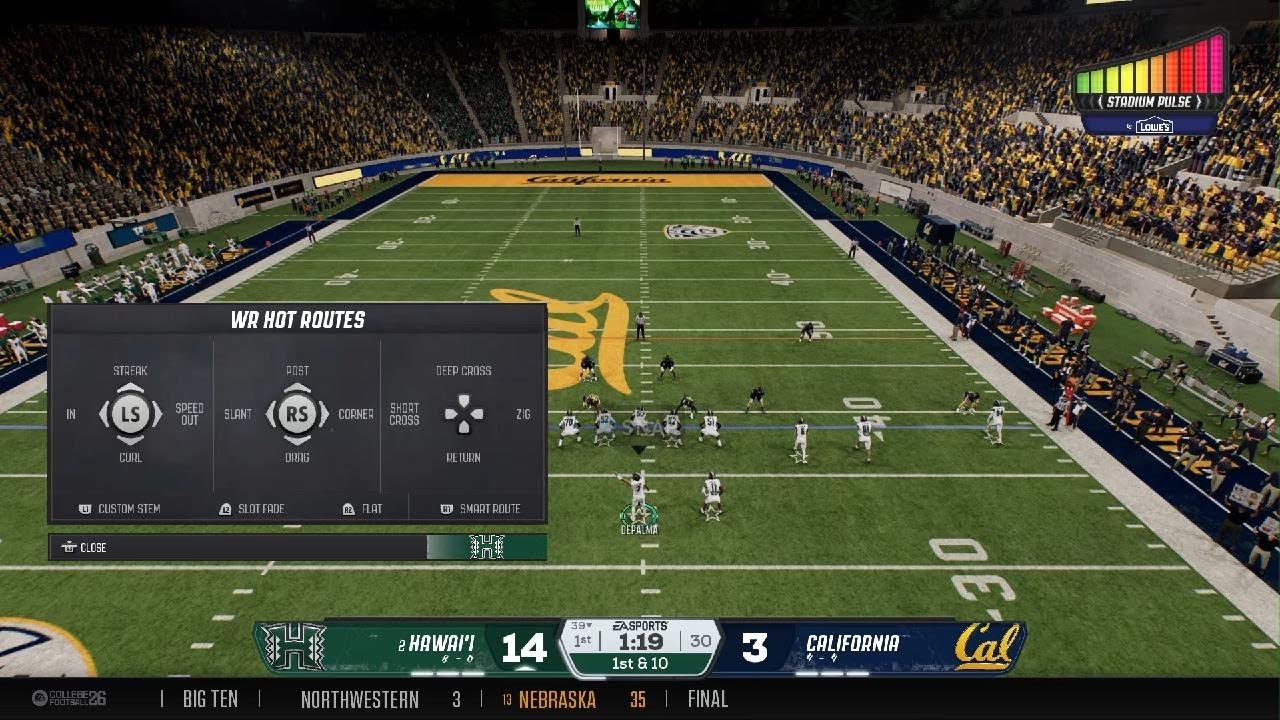Viewport: 1280px width, 720px height.
Task: Select the Zig route
Action: coord(523,414)
